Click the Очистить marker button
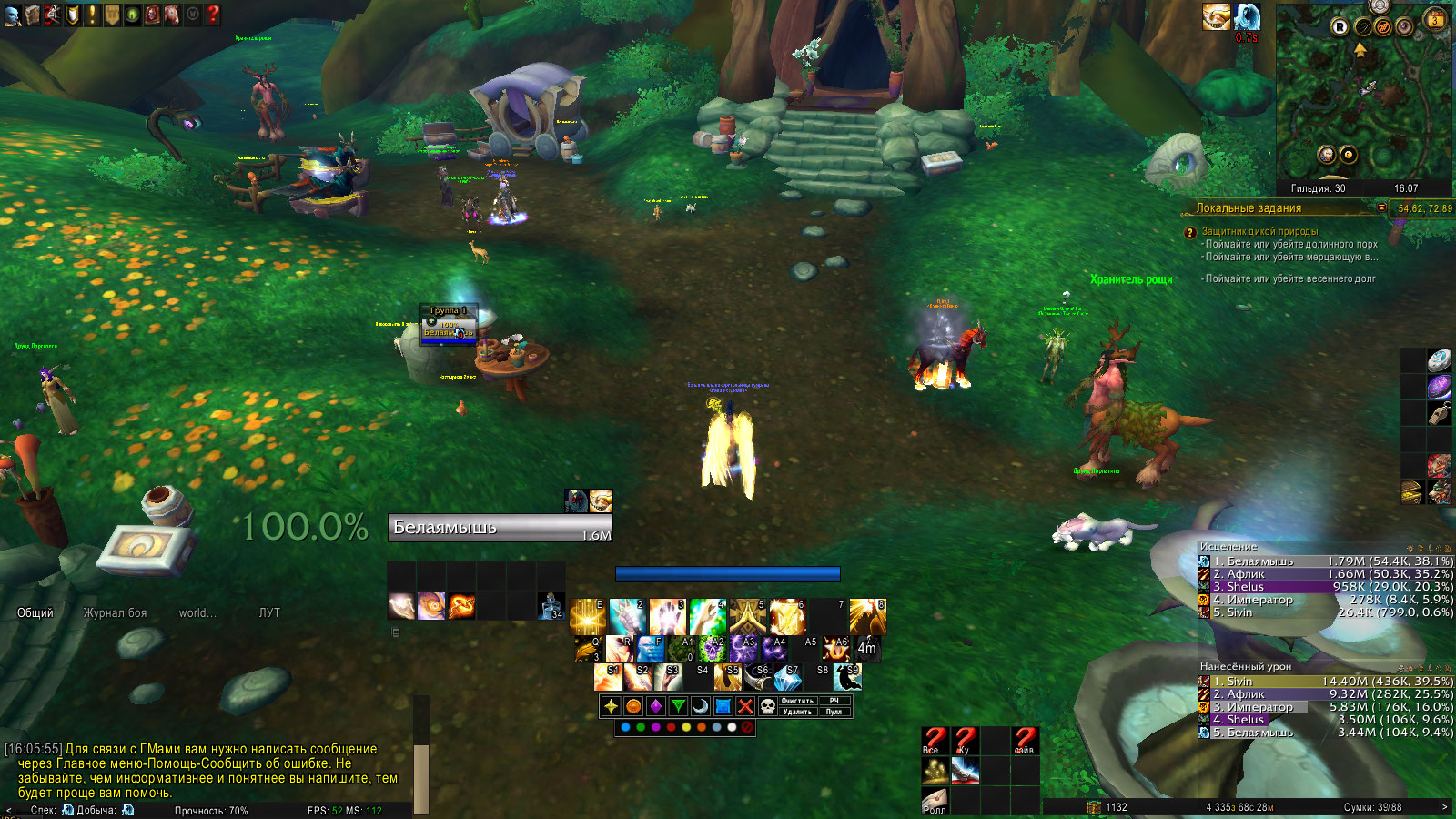Image resolution: width=1456 pixels, height=819 pixels. [x=797, y=701]
